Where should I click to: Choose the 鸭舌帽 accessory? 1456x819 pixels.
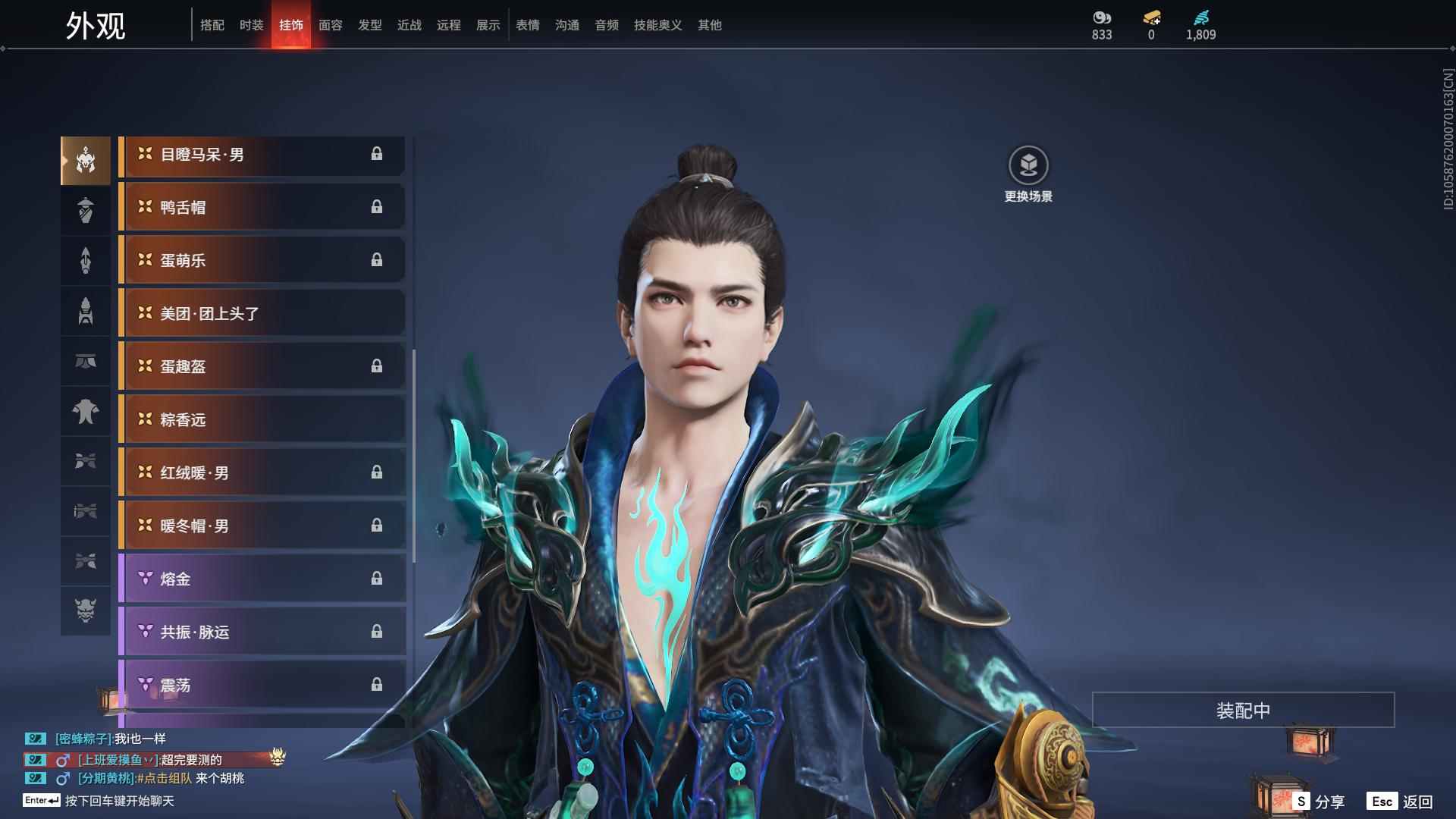click(262, 207)
